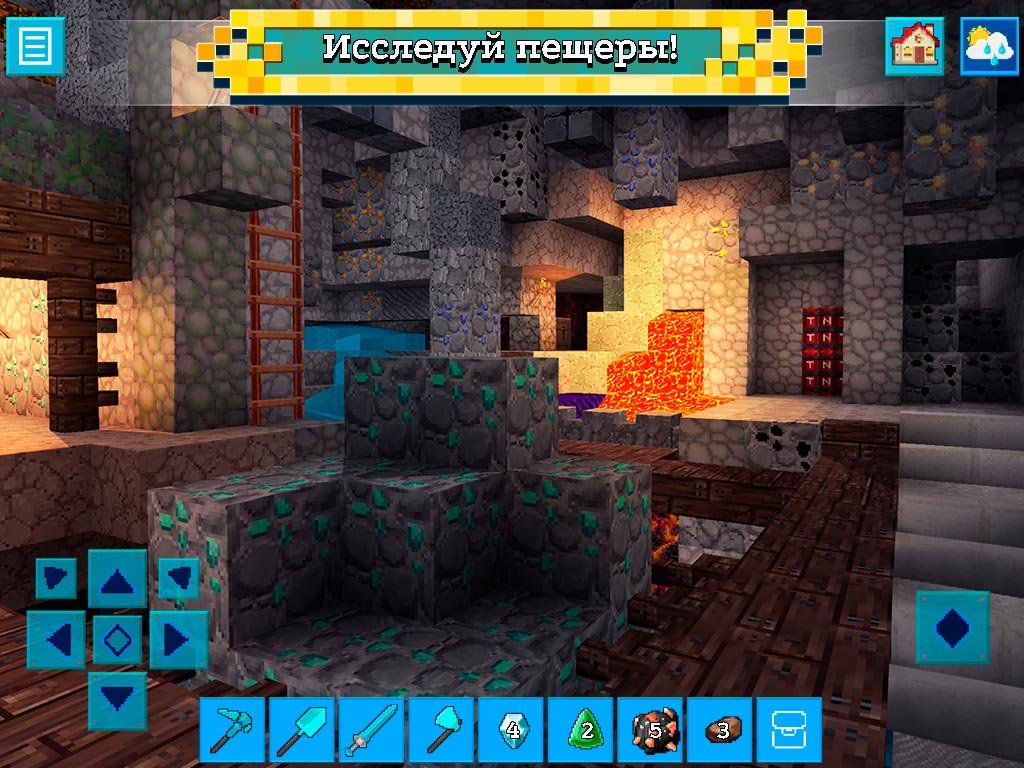1024x768 pixels.
Task: Tap the forward-right diagonal arrow
Action: 178,578
